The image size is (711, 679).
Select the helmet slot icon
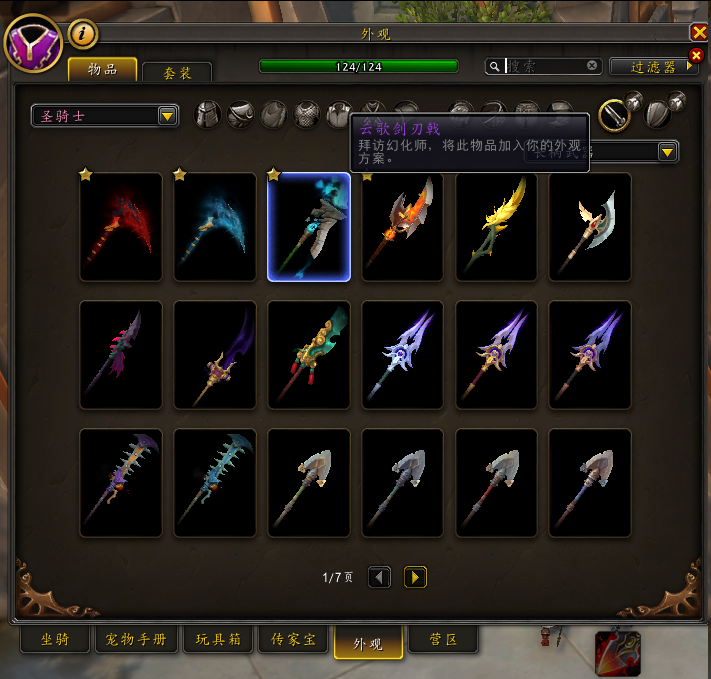pos(207,115)
